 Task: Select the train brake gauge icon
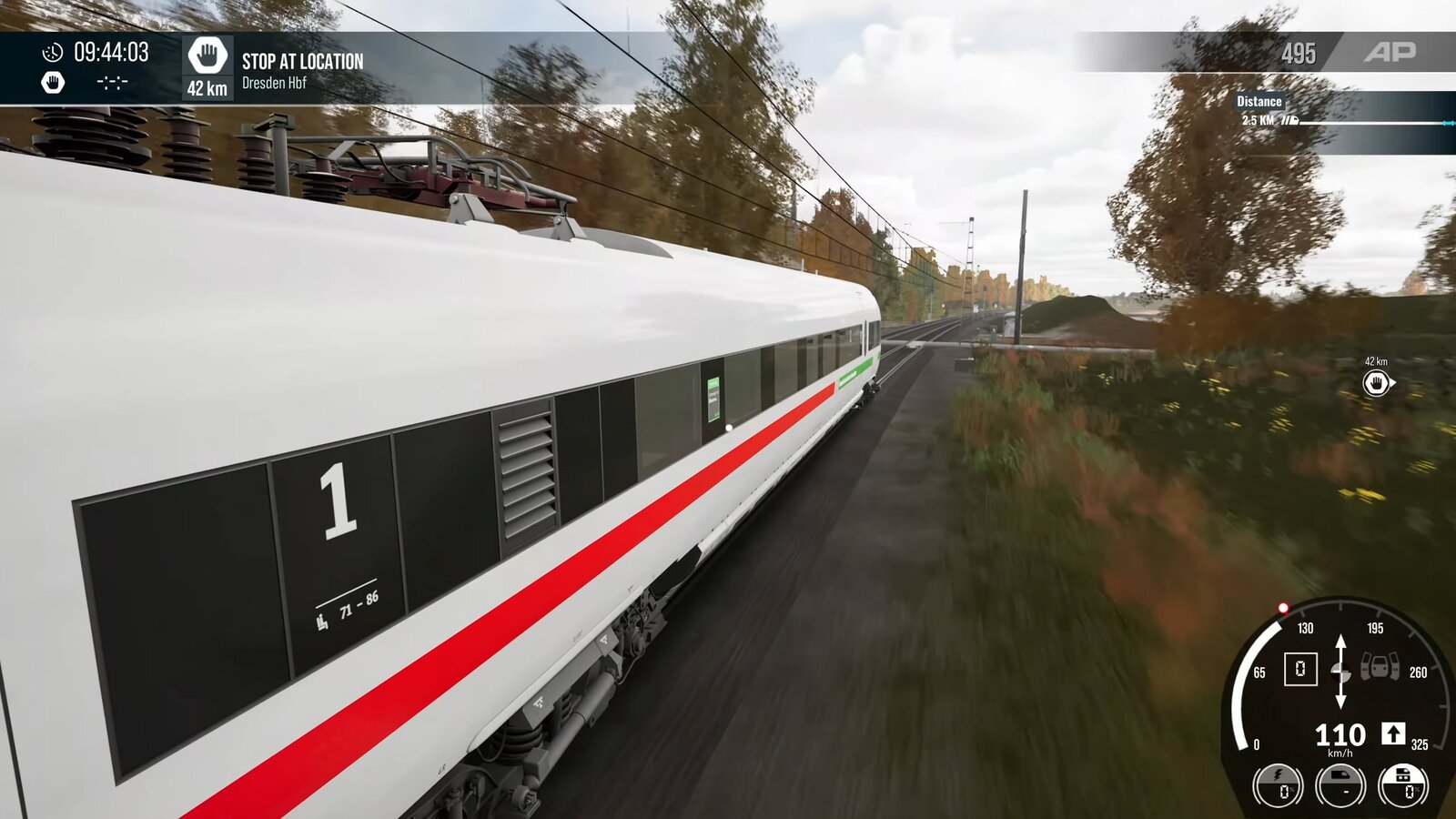point(1340,786)
